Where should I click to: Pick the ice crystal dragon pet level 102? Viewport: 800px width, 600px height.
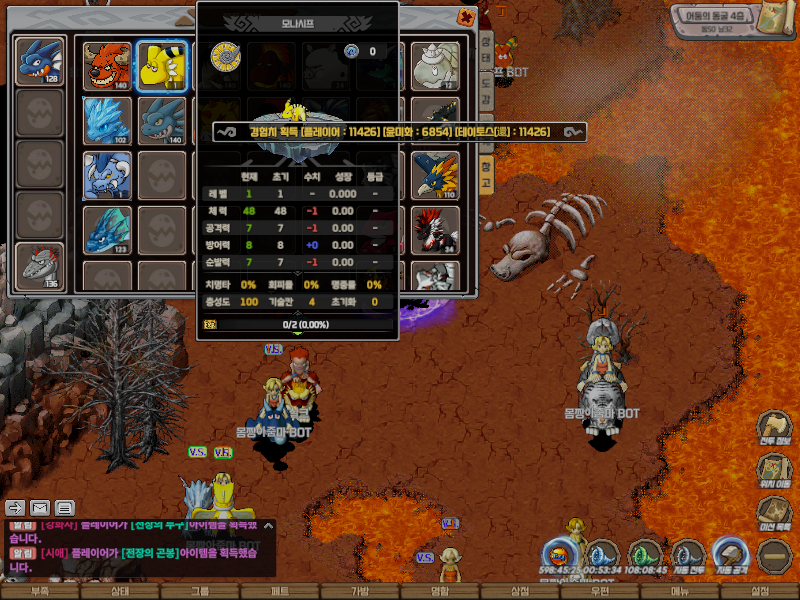coord(107,121)
